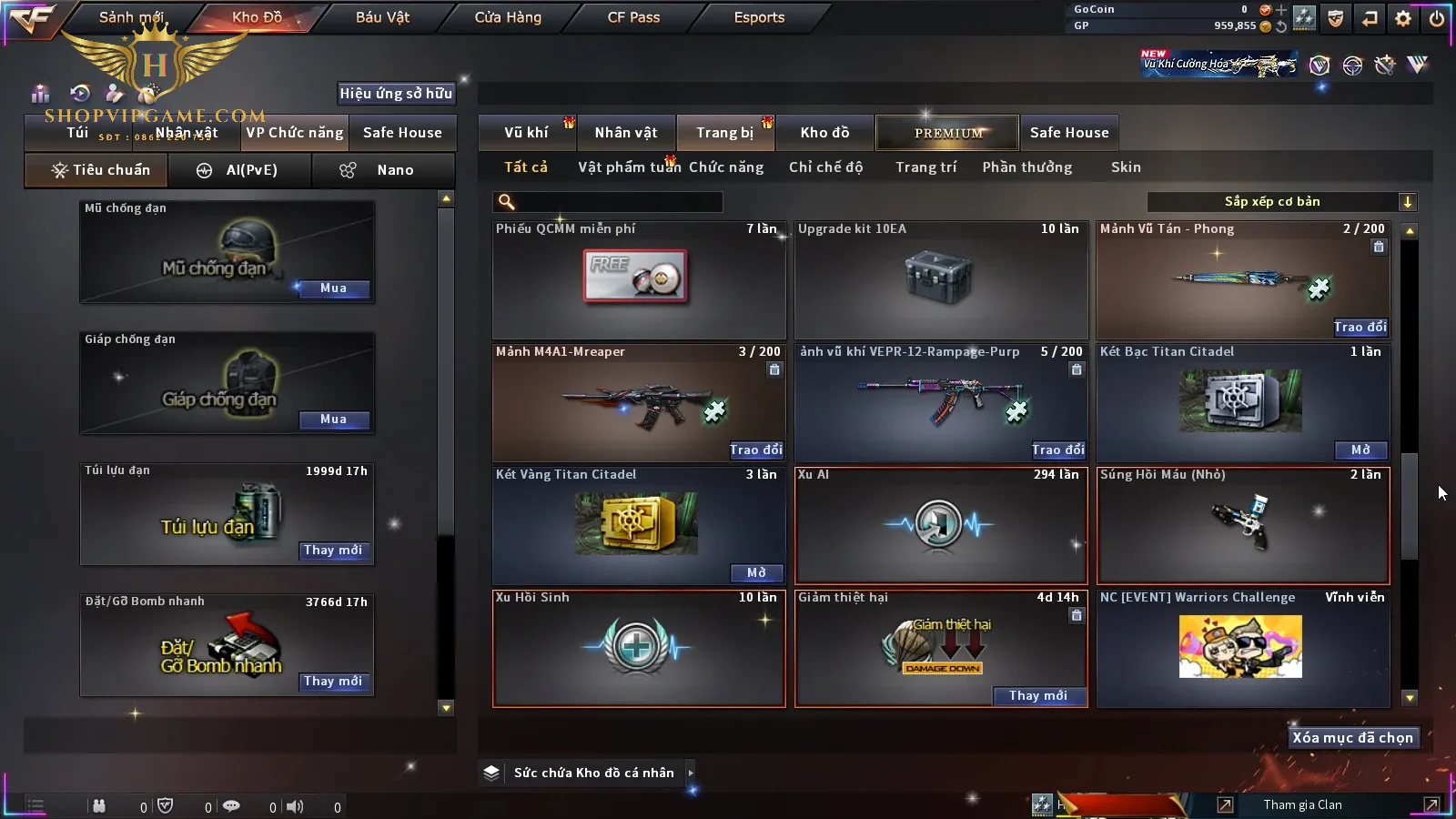Open the Cửa Hàng shop menu
Screen dimensions: 1456x819
[x=508, y=17]
